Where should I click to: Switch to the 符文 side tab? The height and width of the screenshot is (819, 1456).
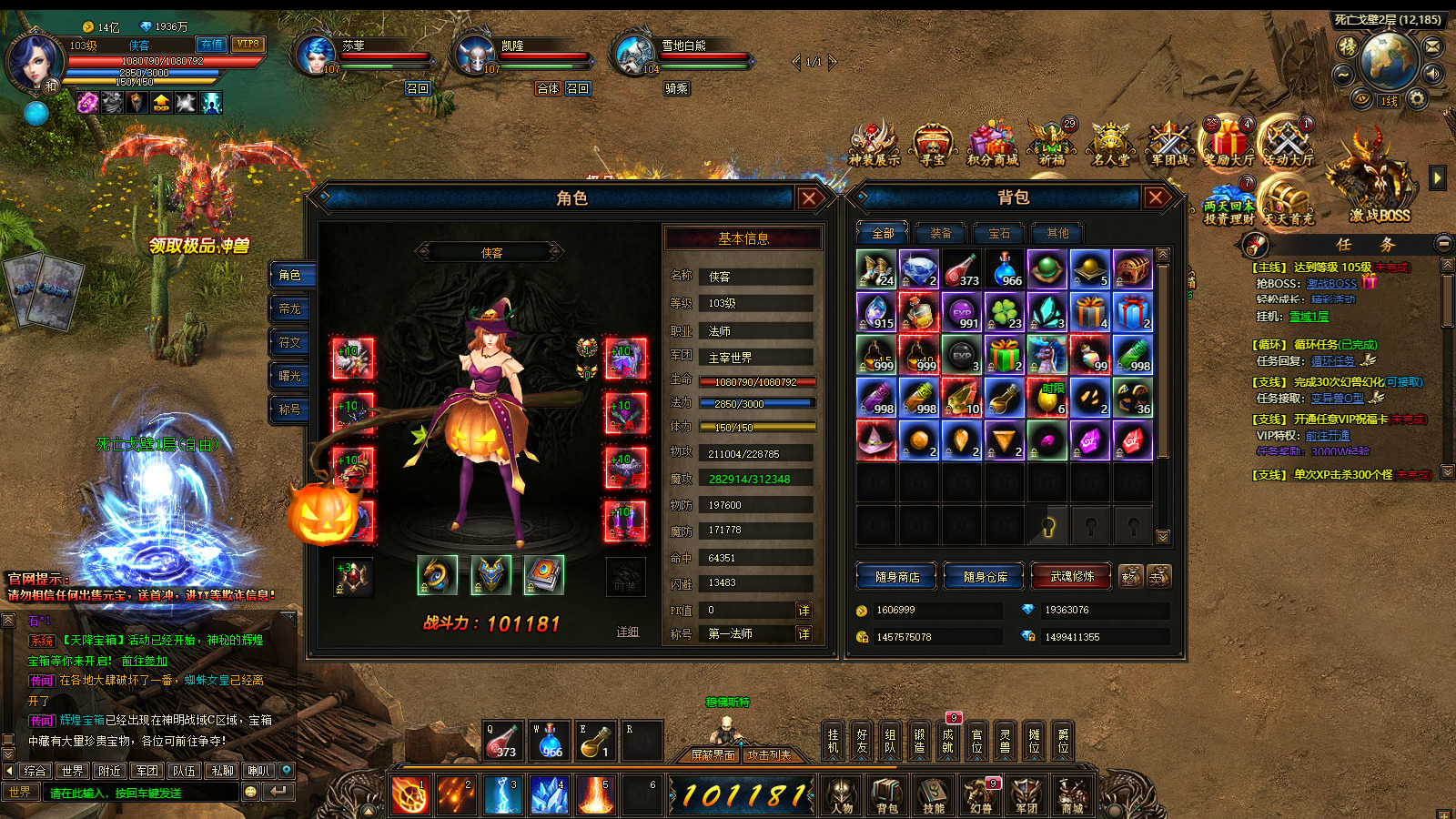point(290,342)
